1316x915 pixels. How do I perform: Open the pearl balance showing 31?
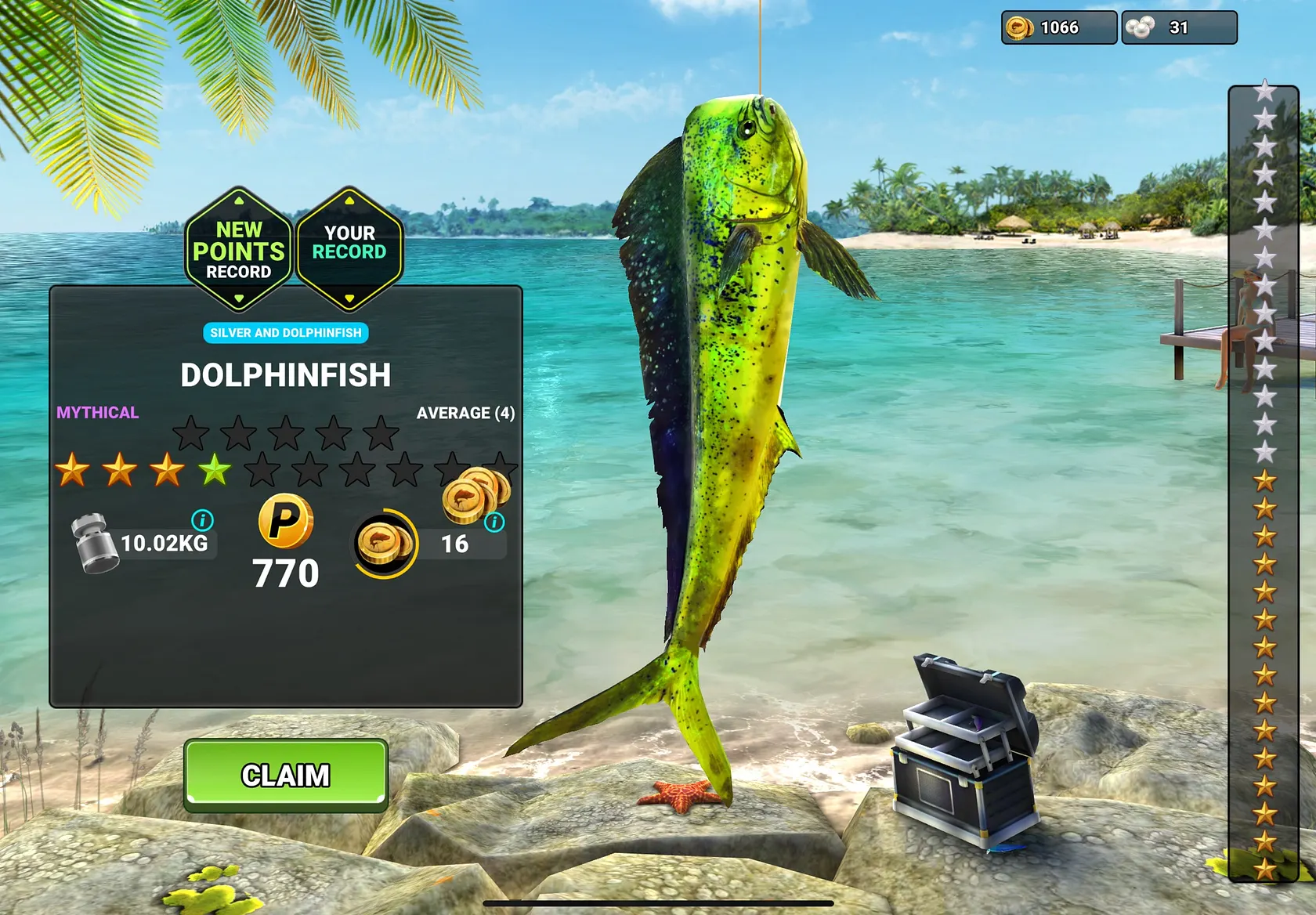[1179, 28]
